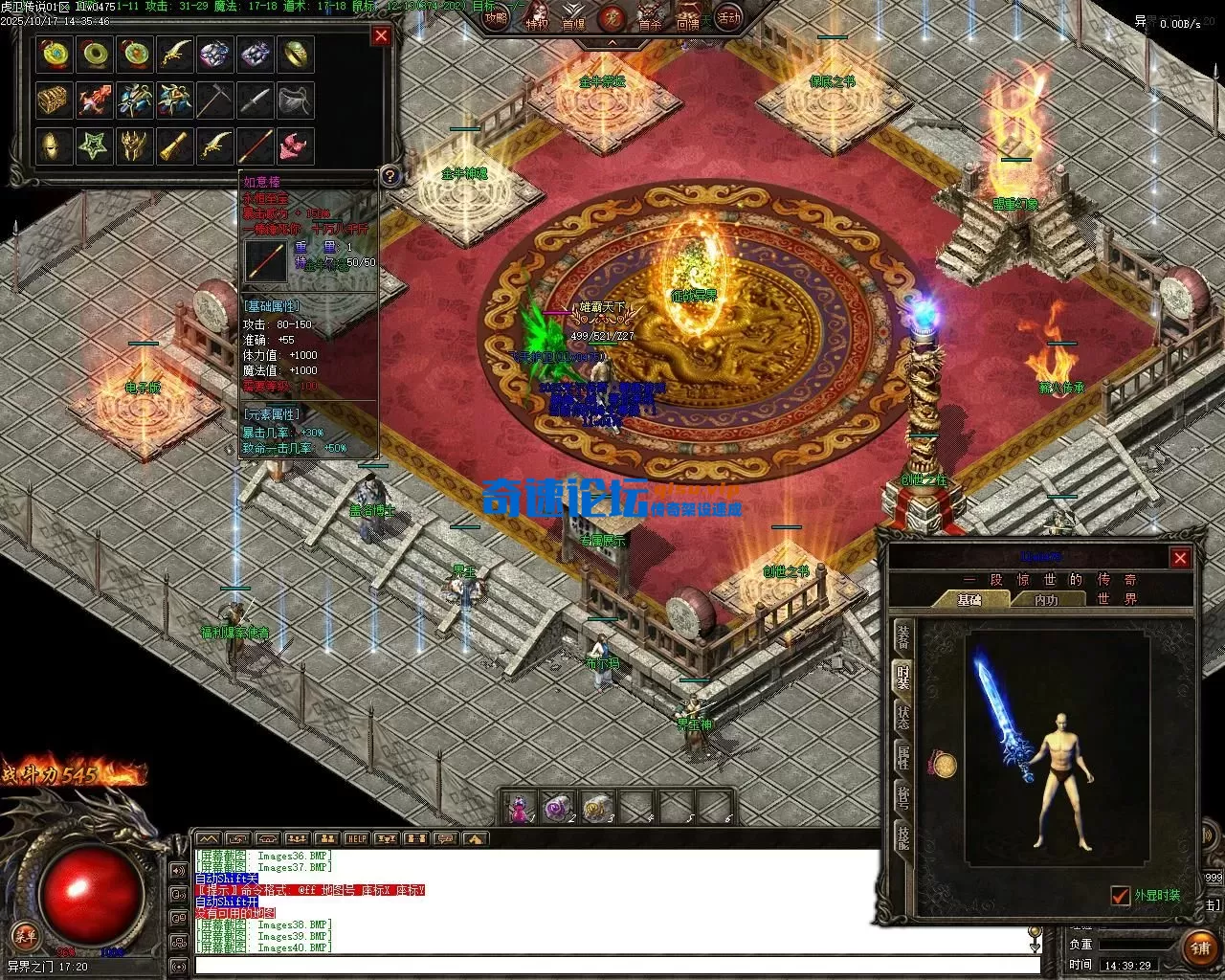Screen dimensions: 1225x980
Task: Select the green jade ring item
Action: [95, 55]
